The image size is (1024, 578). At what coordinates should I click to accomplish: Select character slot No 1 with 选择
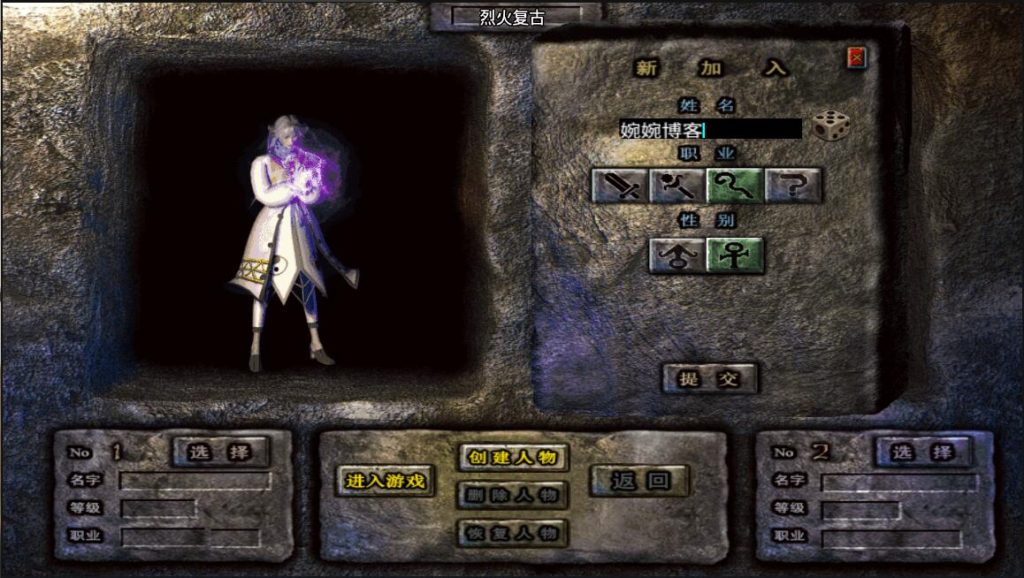[221, 452]
